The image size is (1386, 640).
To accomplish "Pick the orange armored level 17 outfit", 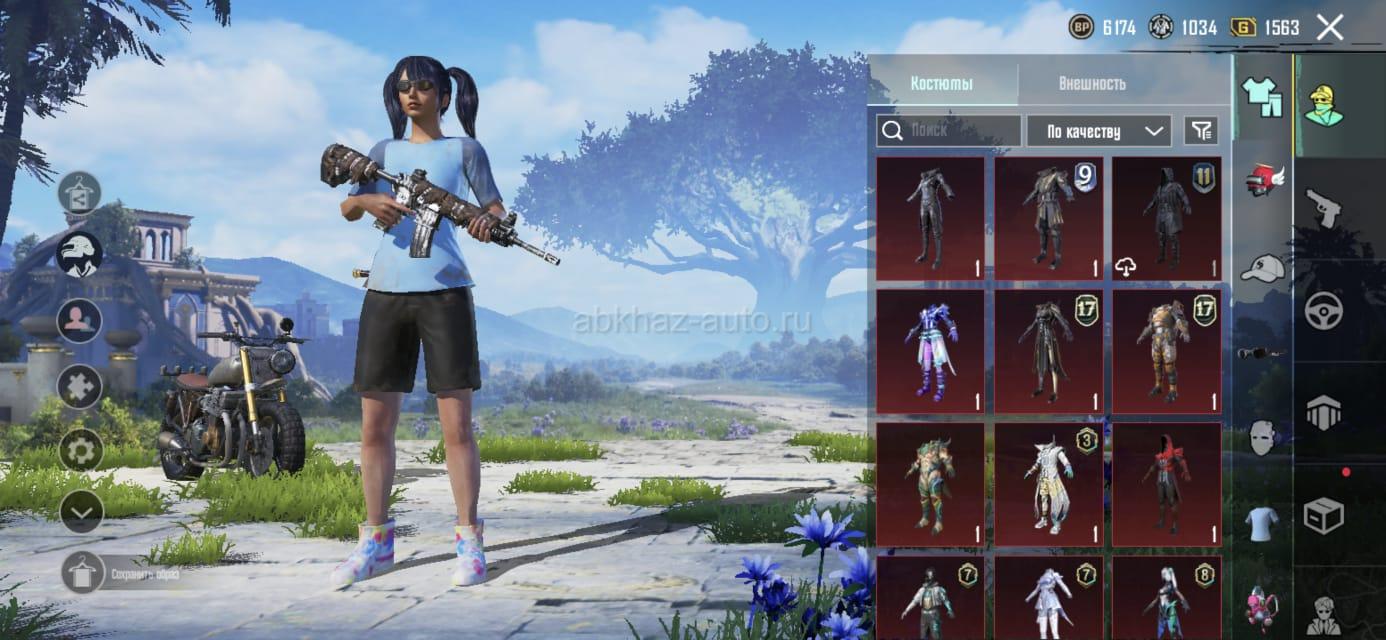I will (1166, 351).
